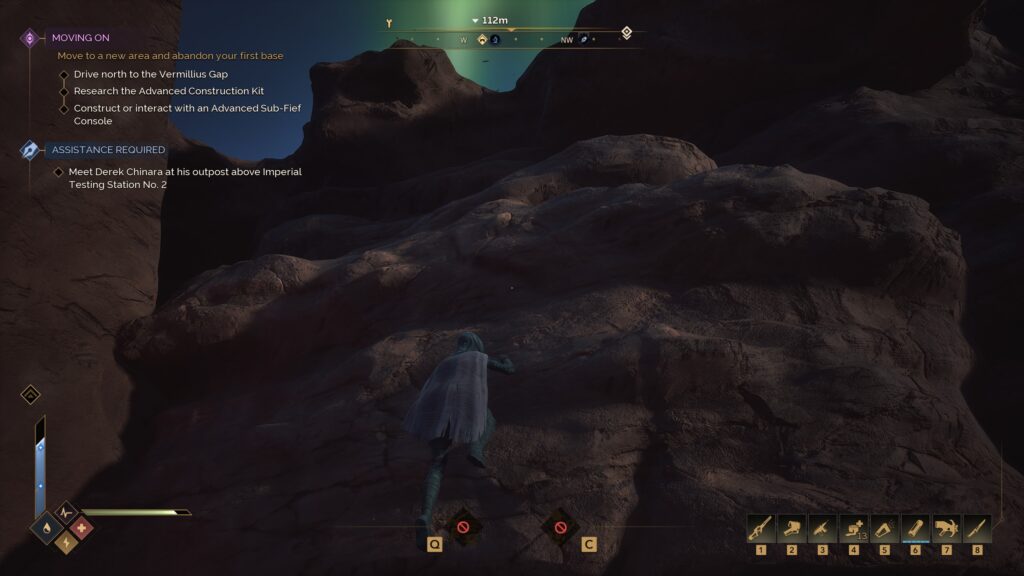The height and width of the screenshot is (576, 1024).
Task: Equip the small sidearm in hotbar slot 3
Action: click(823, 528)
